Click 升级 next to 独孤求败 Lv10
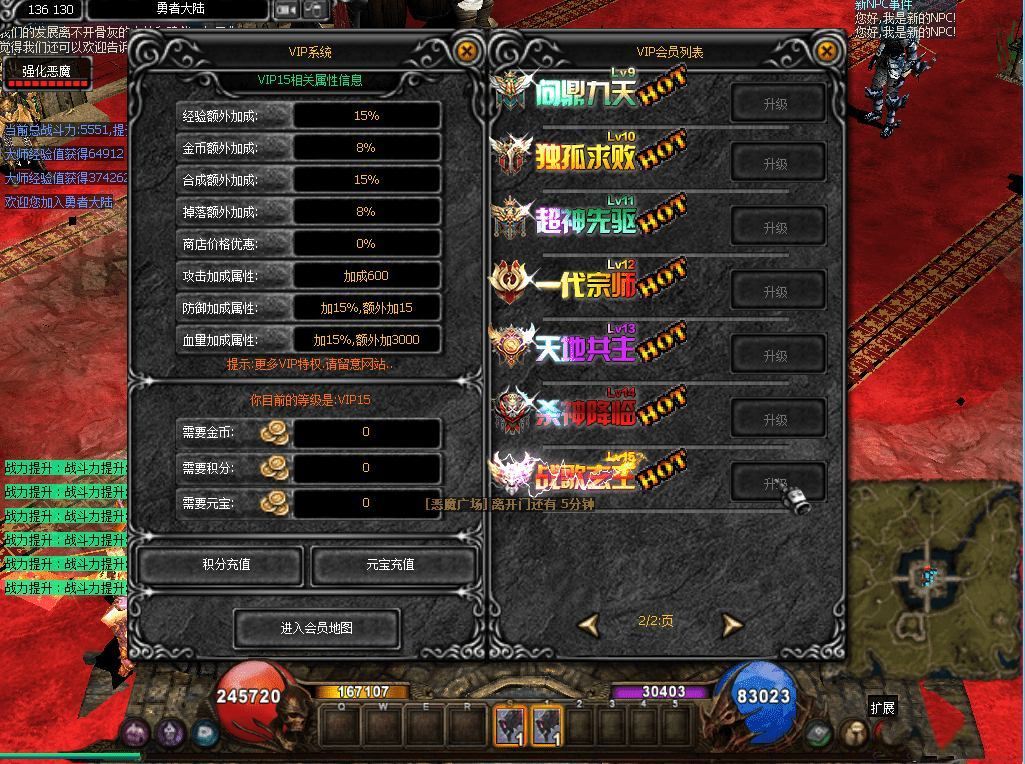Screen dimensions: 1025x764 coord(776,164)
